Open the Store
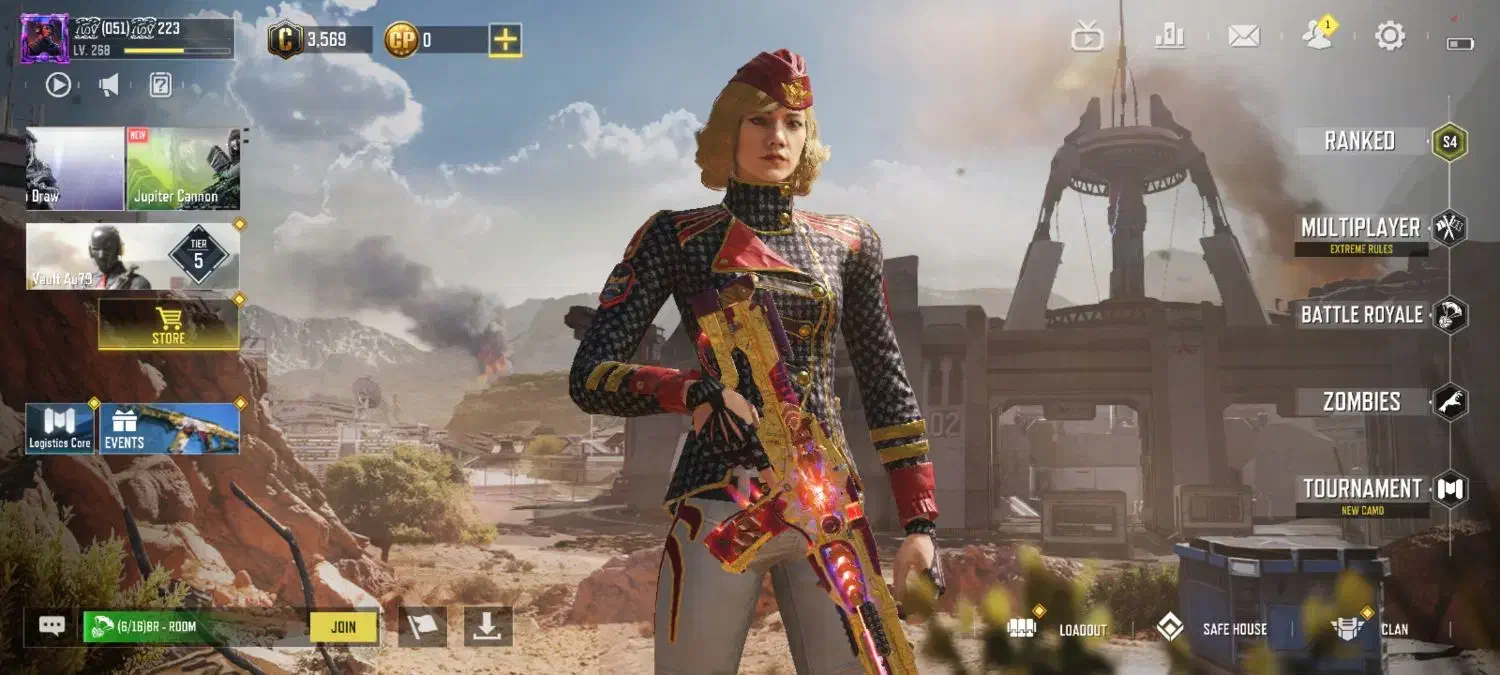 (x=168, y=325)
